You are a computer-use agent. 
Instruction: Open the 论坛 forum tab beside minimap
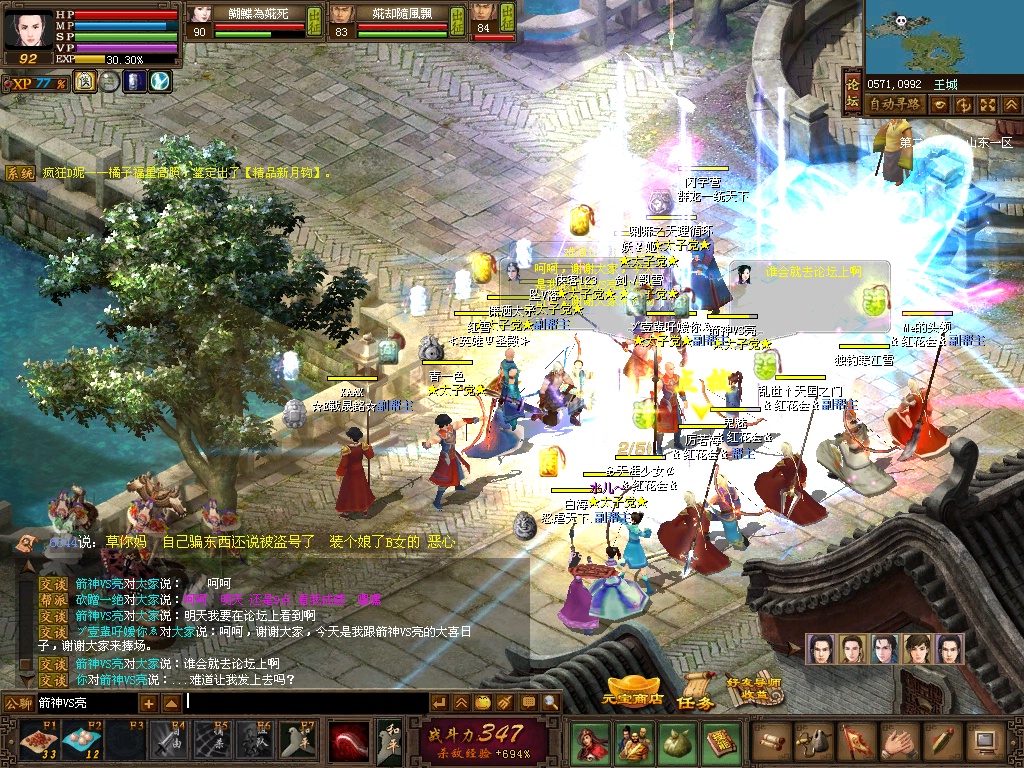pyautogui.click(x=853, y=94)
